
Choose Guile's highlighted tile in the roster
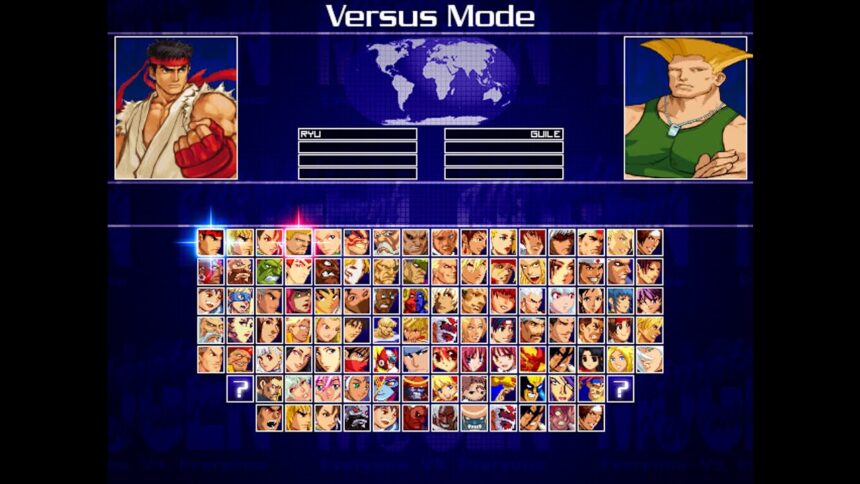point(298,242)
